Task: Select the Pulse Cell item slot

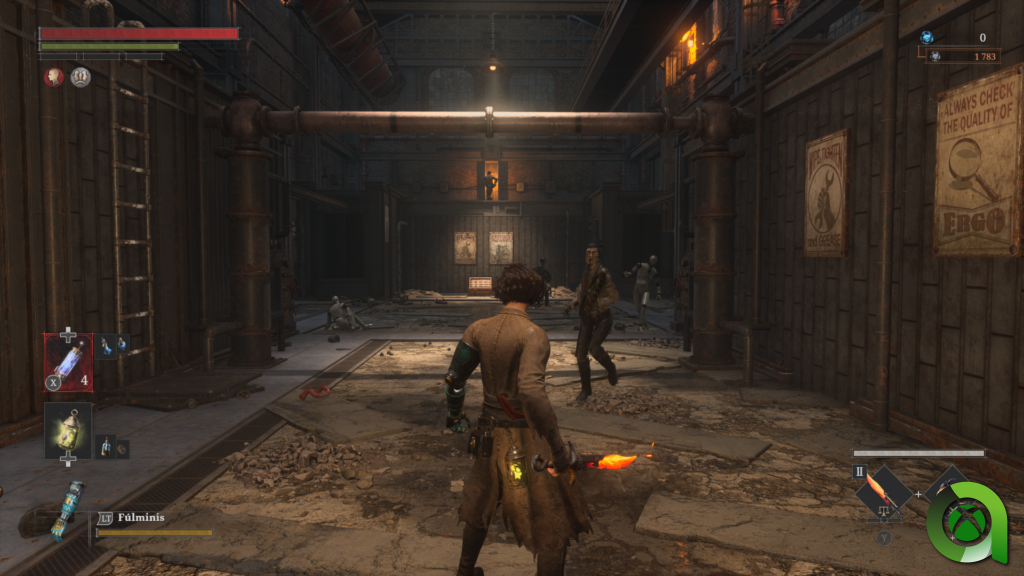Action: tap(68, 362)
